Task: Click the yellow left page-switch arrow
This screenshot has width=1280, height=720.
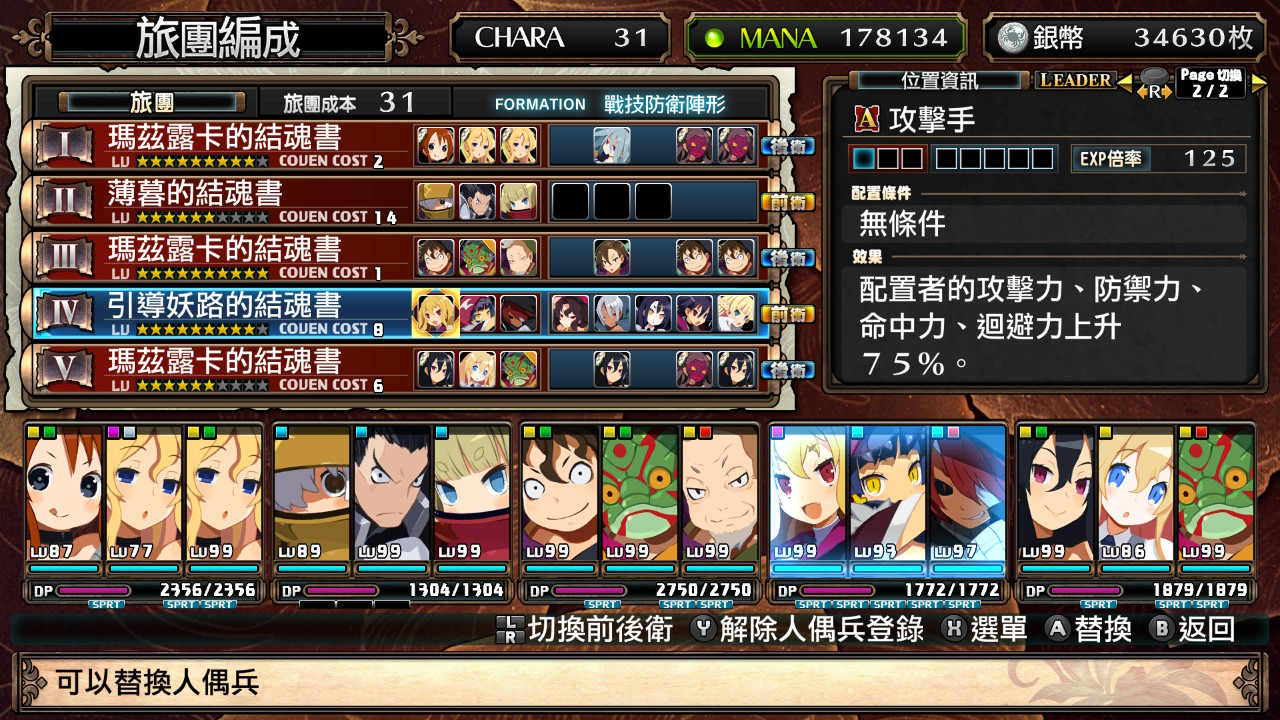Action: 1124,80
